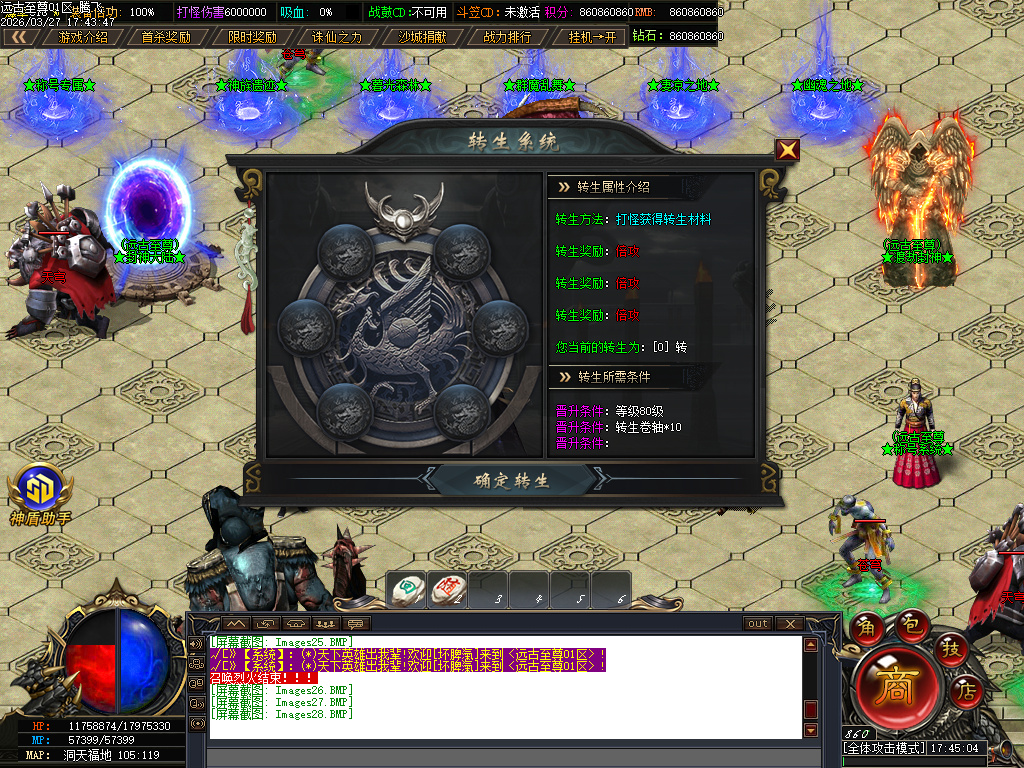Open the 诛仙之力 menu
1024x768 pixels.
click(x=337, y=37)
